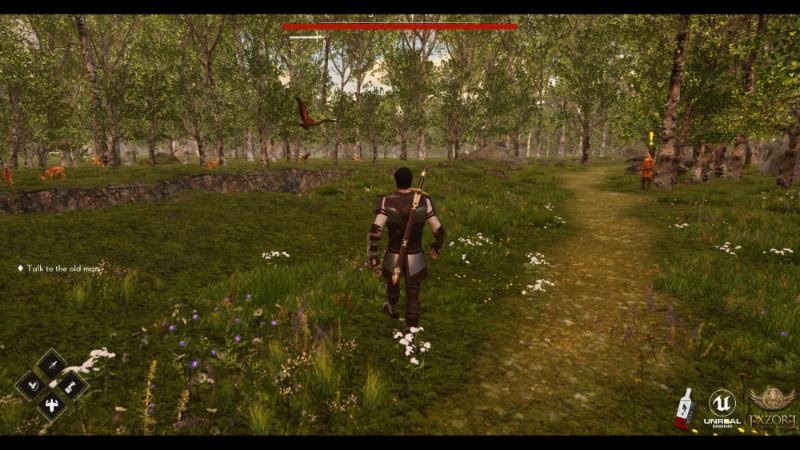800x450 pixels.
Task: Activate the flexing strongman ability icon
Action: [x=51, y=405]
